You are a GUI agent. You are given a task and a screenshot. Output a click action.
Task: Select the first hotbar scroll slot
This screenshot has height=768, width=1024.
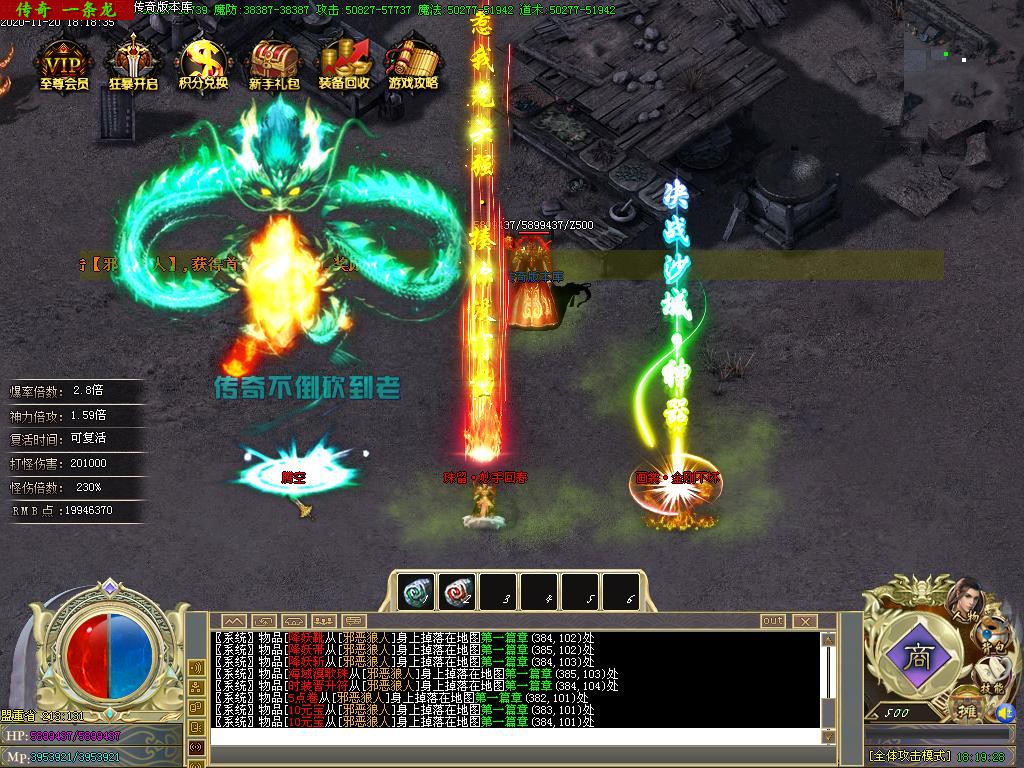(416, 591)
